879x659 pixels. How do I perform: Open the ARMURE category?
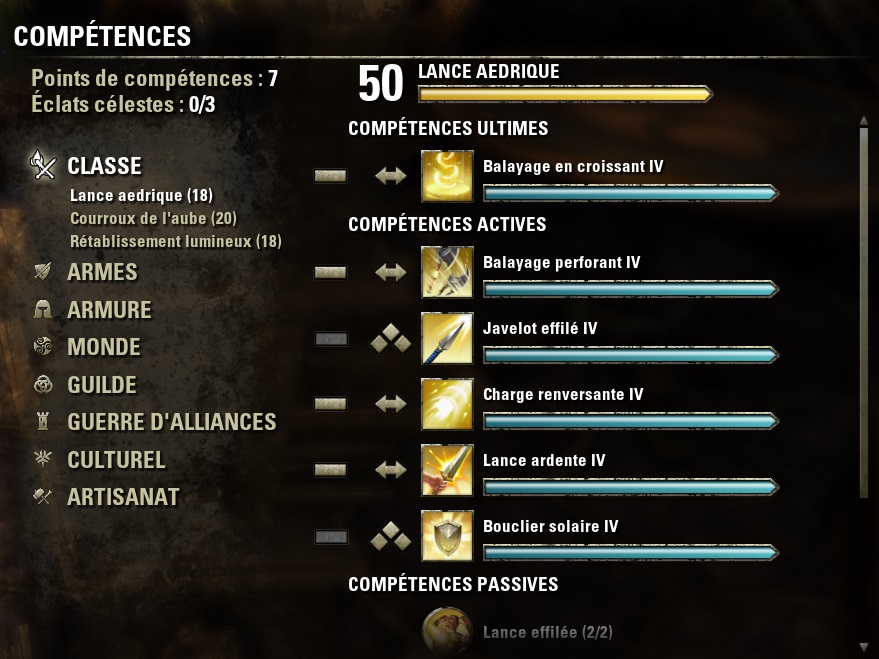tap(109, 310)
